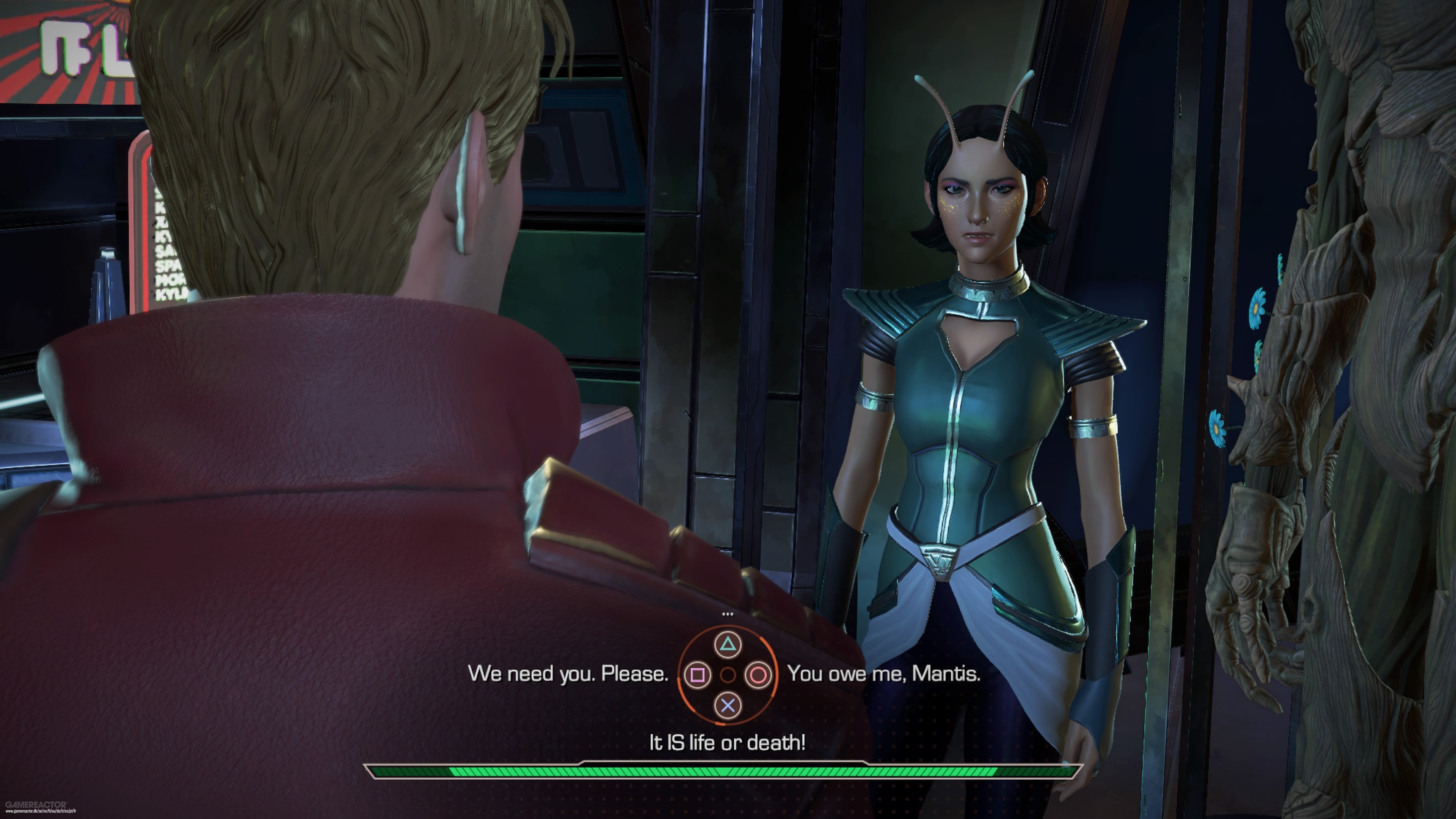Choose the reply "We need you. Please."
The image size is (1456, 819).
568,674
